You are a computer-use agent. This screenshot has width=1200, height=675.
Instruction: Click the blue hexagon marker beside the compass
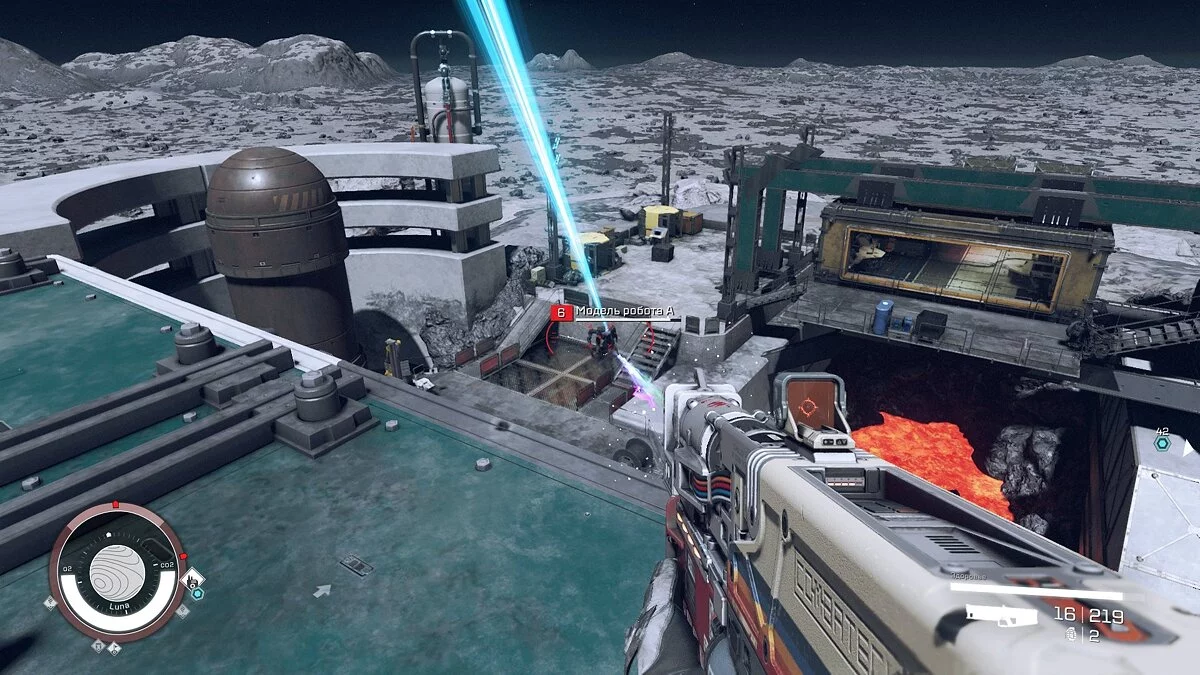[198, 593]
